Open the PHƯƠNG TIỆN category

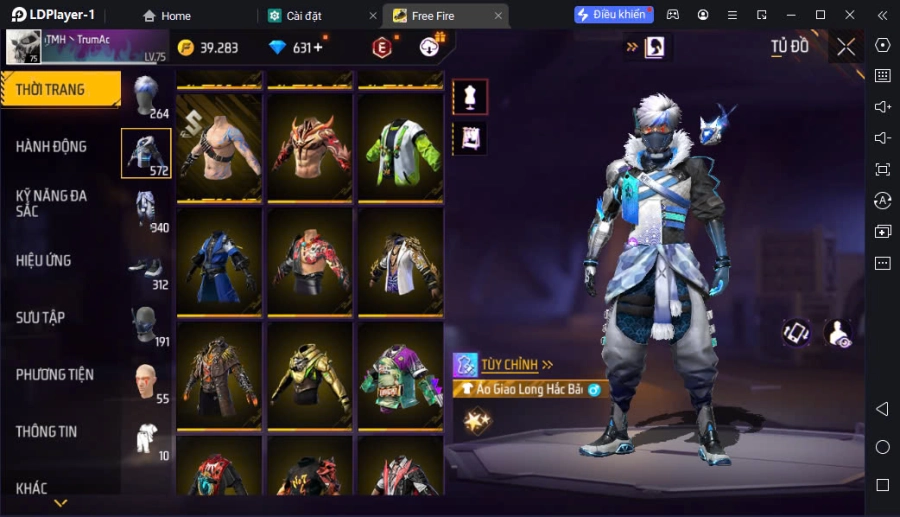[x=54, y=375]
